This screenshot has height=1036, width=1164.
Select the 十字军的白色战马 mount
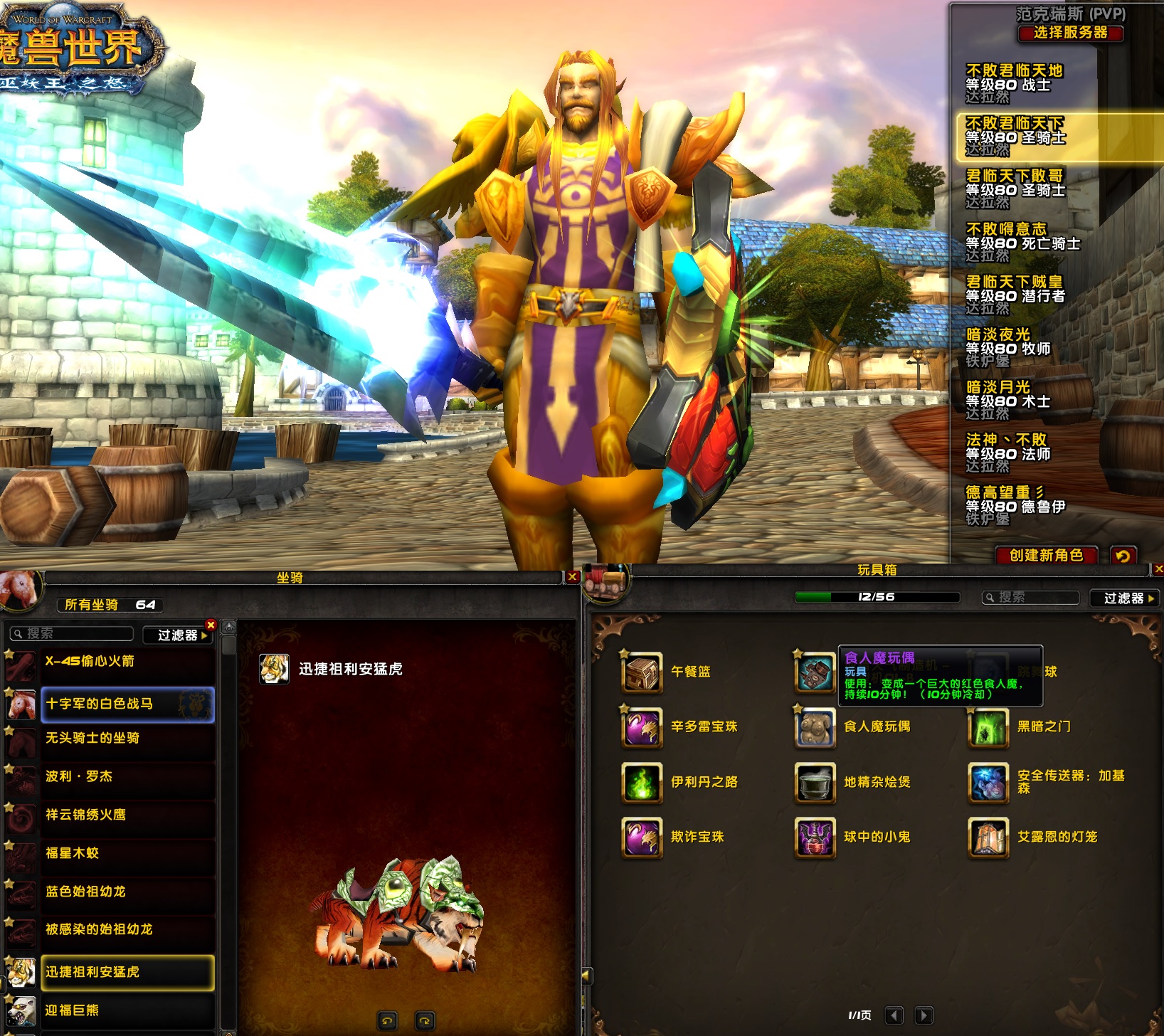tap(127, 704)
